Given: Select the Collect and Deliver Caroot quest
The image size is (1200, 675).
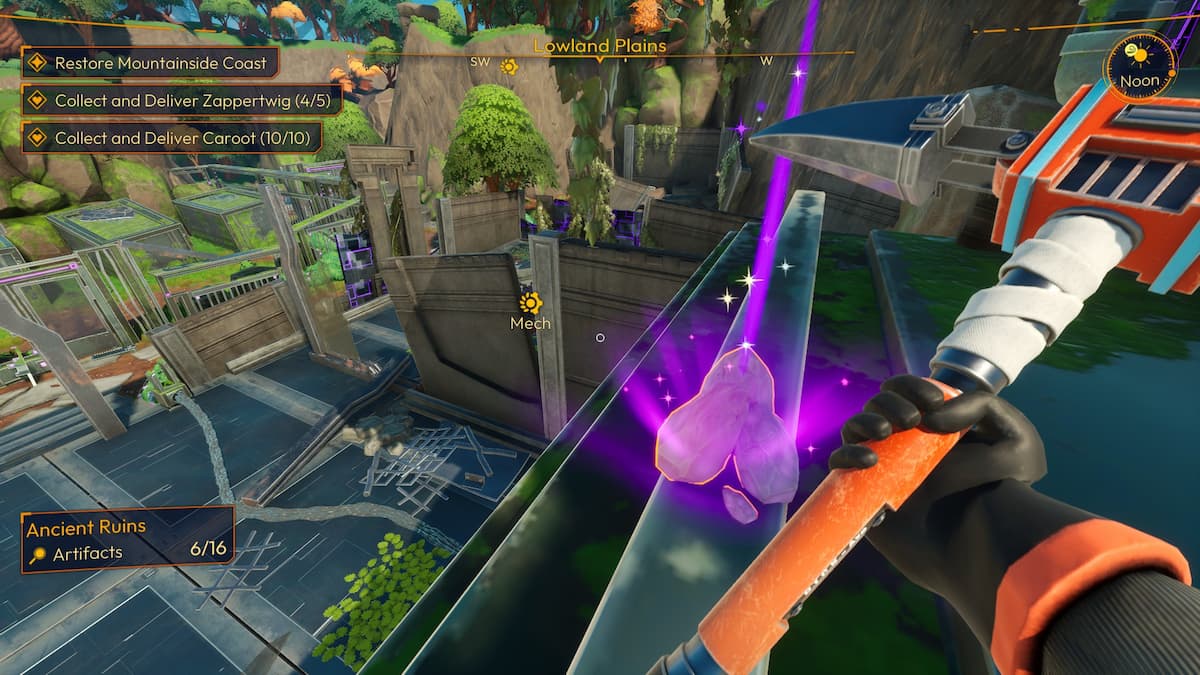Looking at the screenshot, I should pos(171,137).
